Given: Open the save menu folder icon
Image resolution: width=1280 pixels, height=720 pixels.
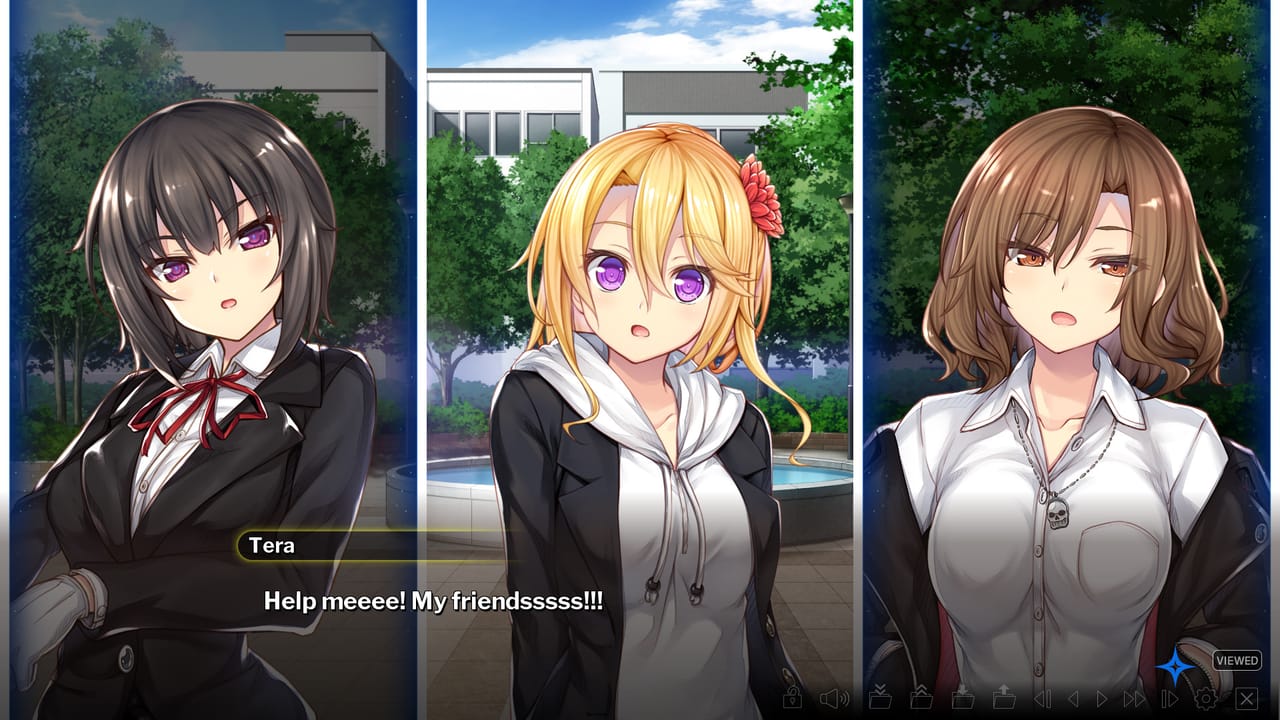Looking at the screenshot, I should pyautogui.click(x=963, y=698).
